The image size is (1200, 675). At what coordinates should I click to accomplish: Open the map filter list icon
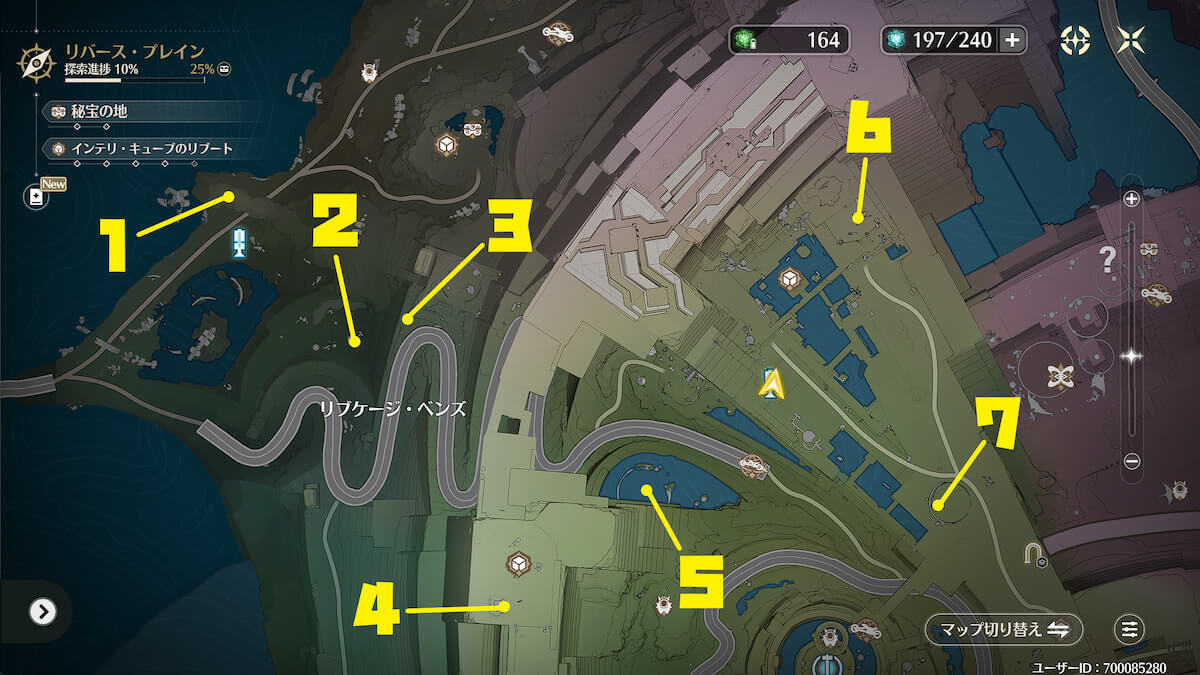click(1129, 629)
